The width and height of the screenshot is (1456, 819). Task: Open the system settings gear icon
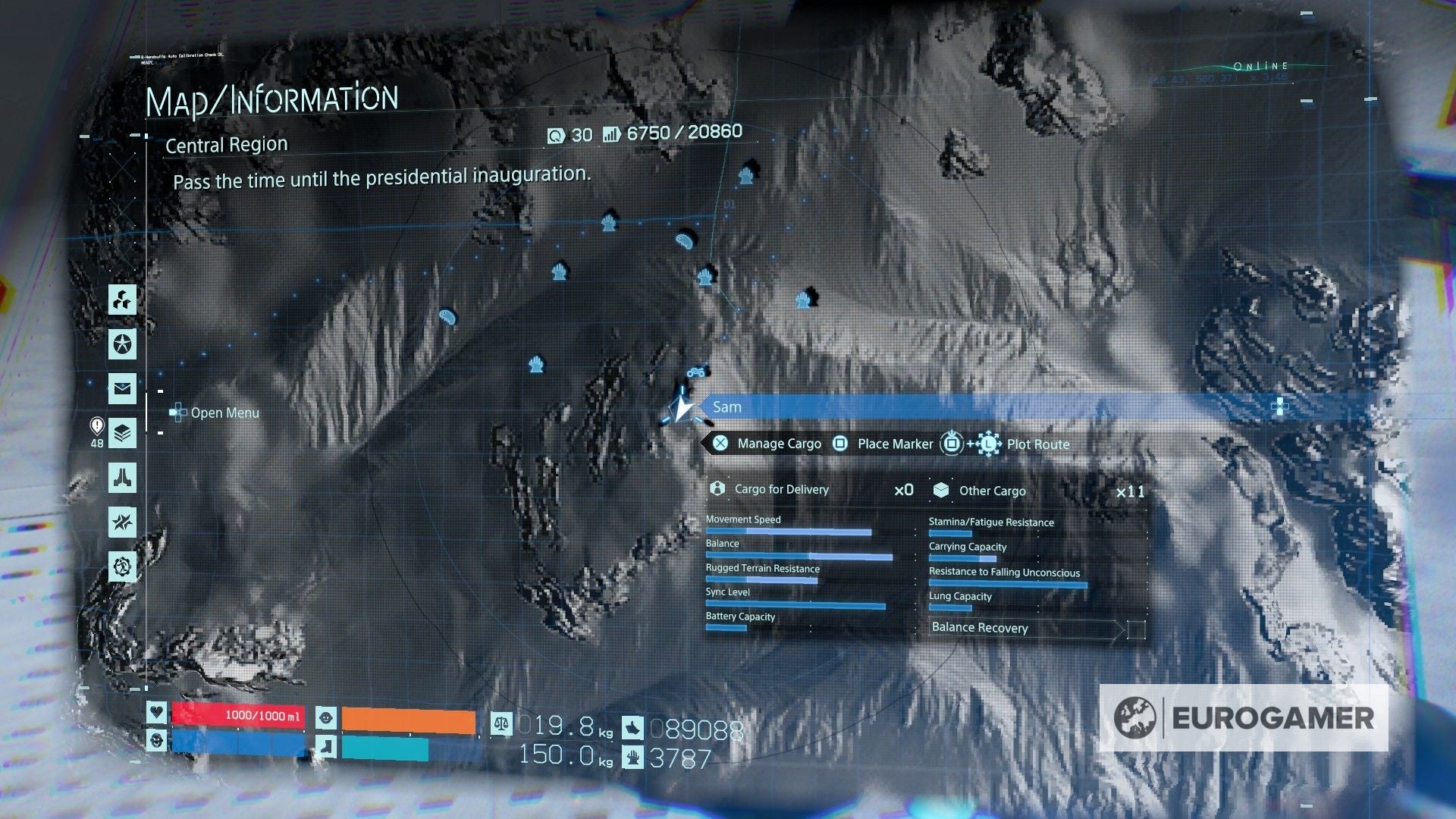(123, 566)
